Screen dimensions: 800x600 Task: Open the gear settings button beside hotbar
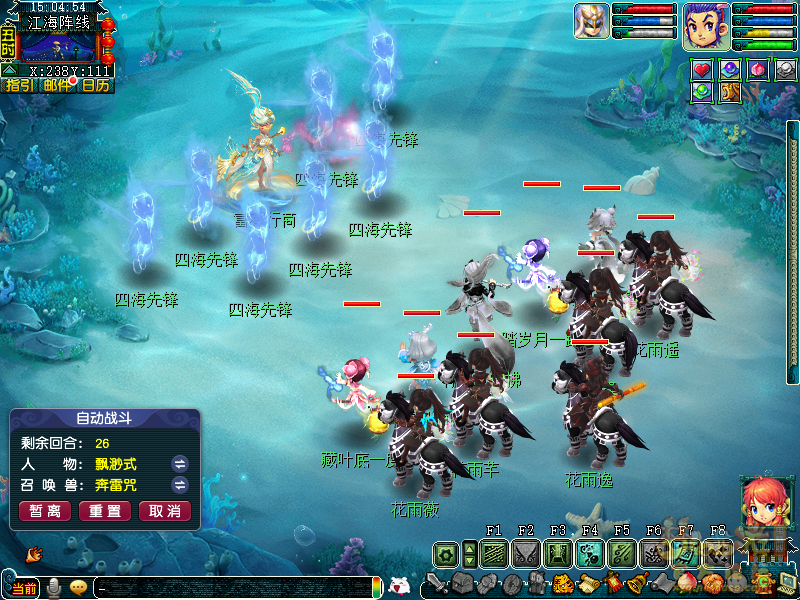click(446, 553)
